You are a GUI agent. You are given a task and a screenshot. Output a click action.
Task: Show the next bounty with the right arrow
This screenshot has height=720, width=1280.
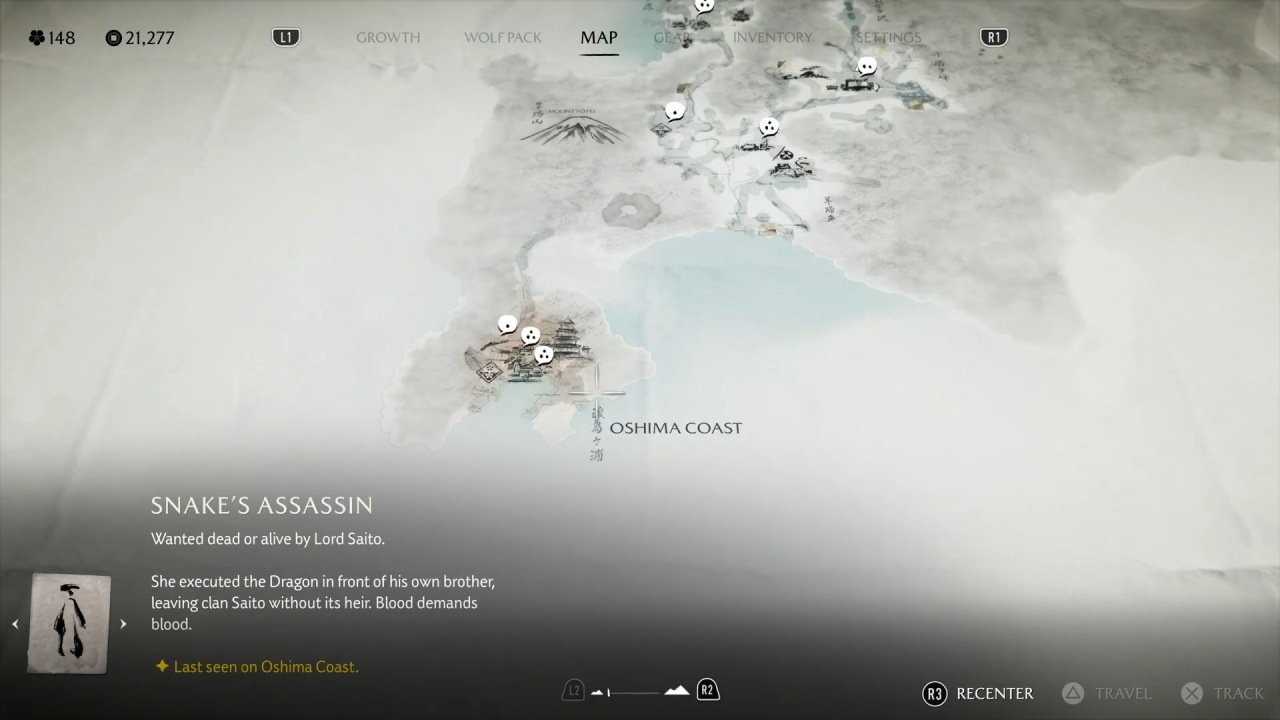point(123,624)
